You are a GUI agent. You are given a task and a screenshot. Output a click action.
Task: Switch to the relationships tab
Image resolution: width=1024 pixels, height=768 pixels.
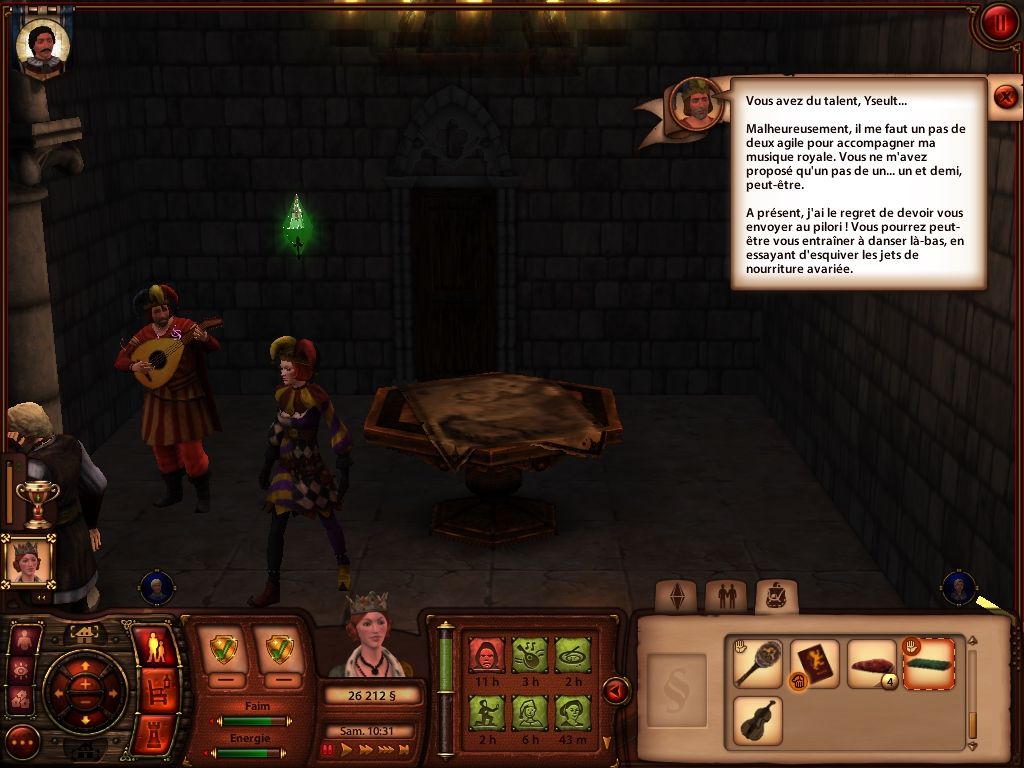(x=726, y=596)
